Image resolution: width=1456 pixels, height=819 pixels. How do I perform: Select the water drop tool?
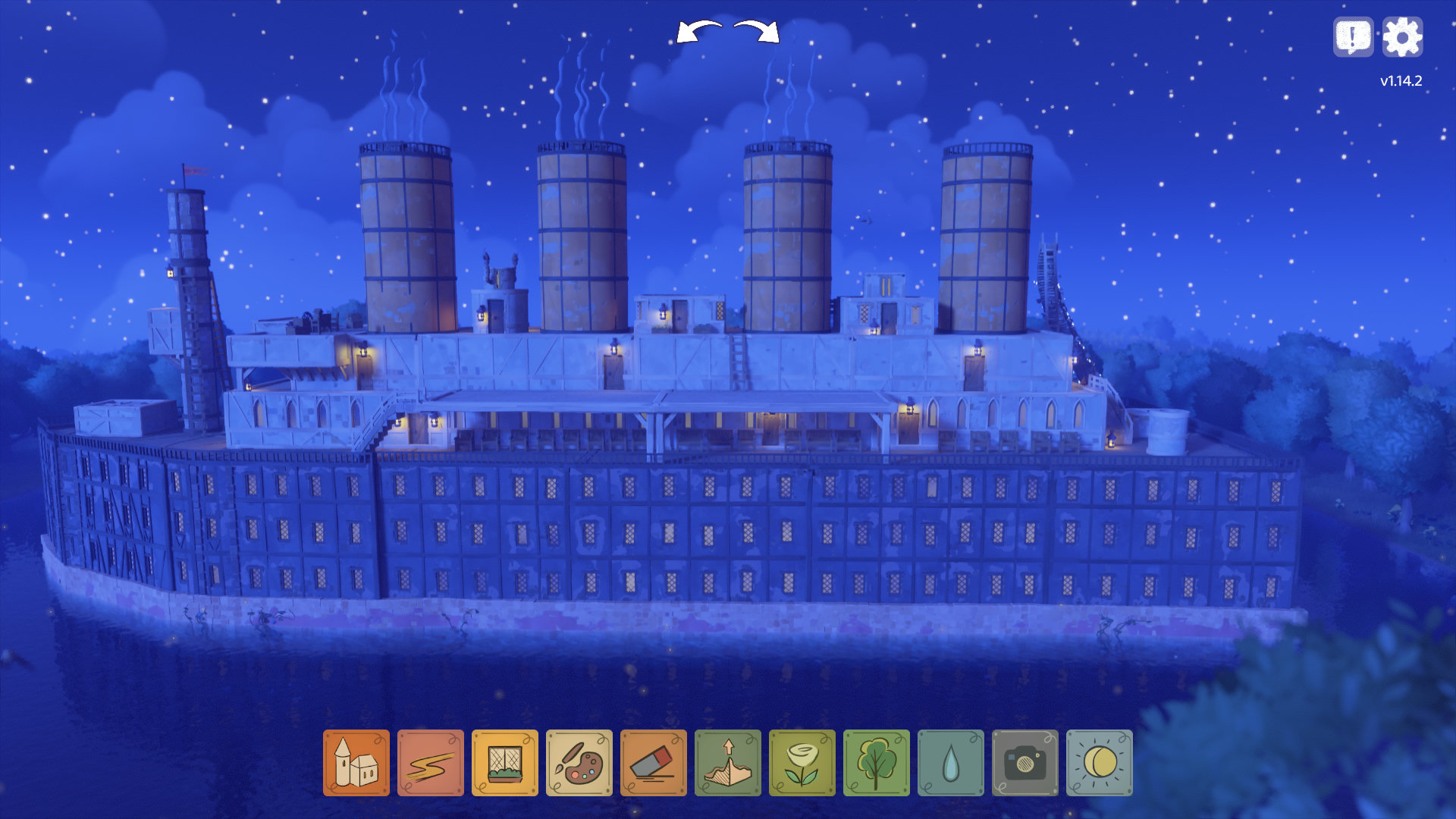point(950,763)
